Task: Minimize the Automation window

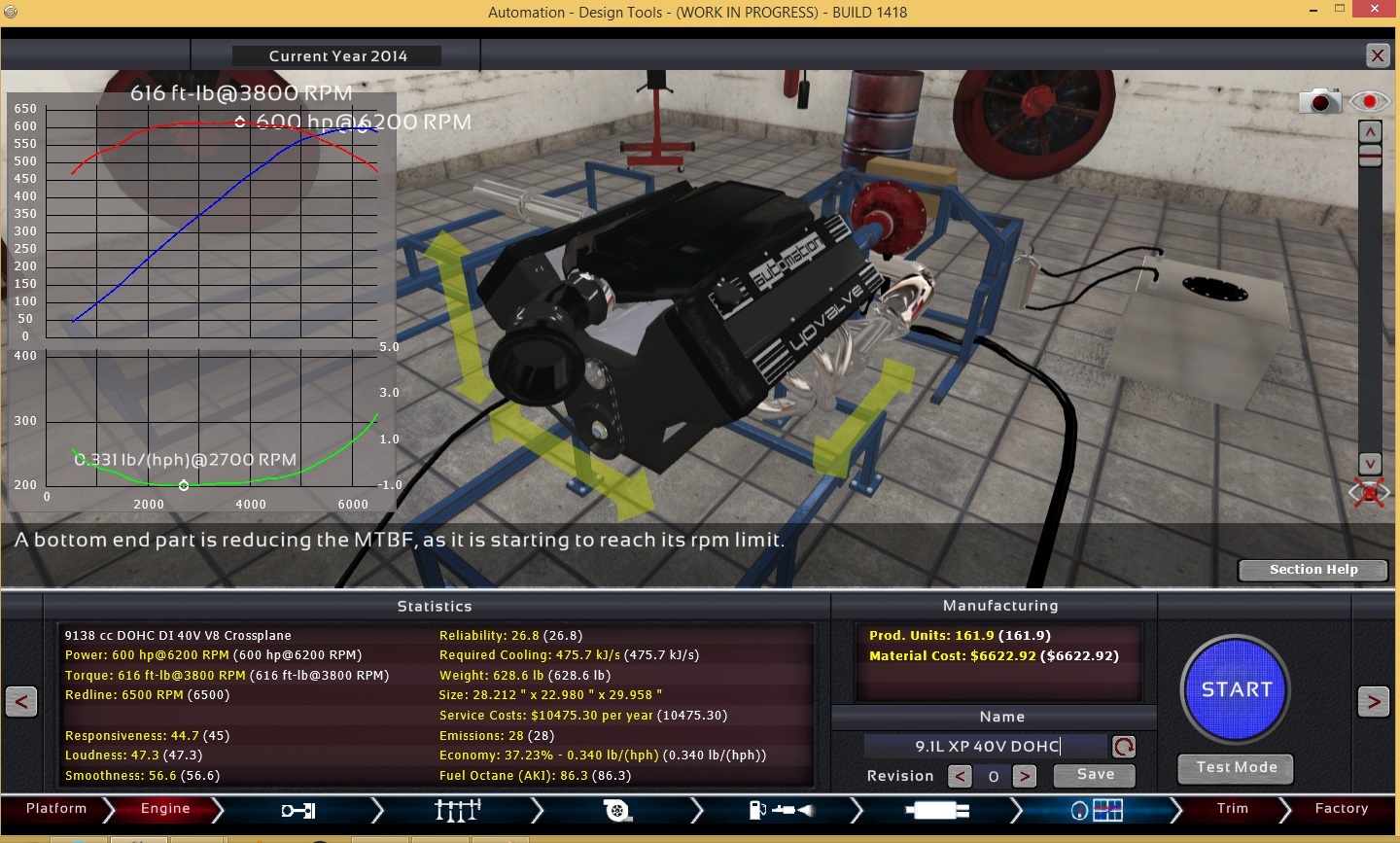Action: pyautogui.click(x=1312, y=10)
